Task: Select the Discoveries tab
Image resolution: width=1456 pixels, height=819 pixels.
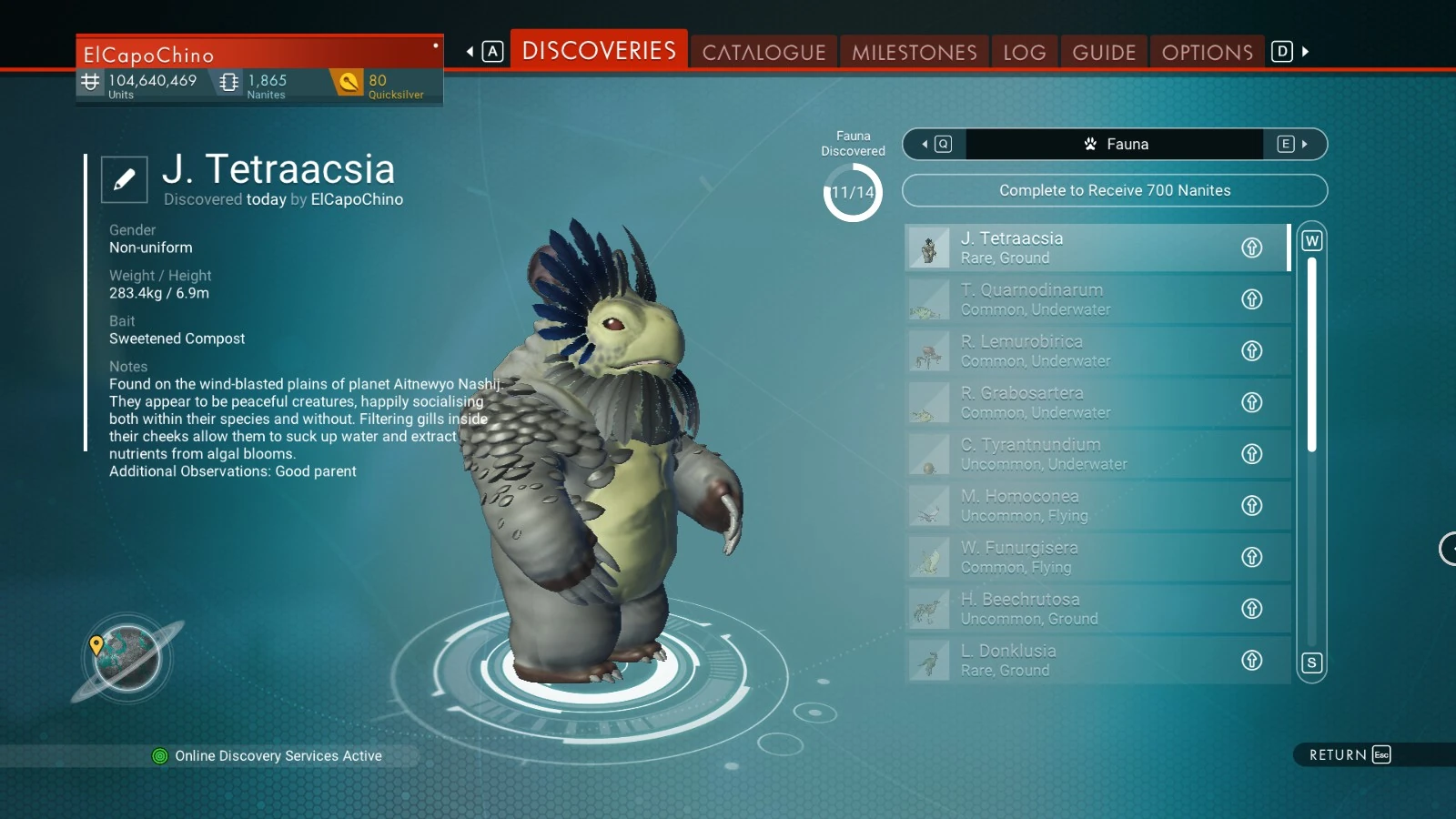Action: [x=599, y=50]
